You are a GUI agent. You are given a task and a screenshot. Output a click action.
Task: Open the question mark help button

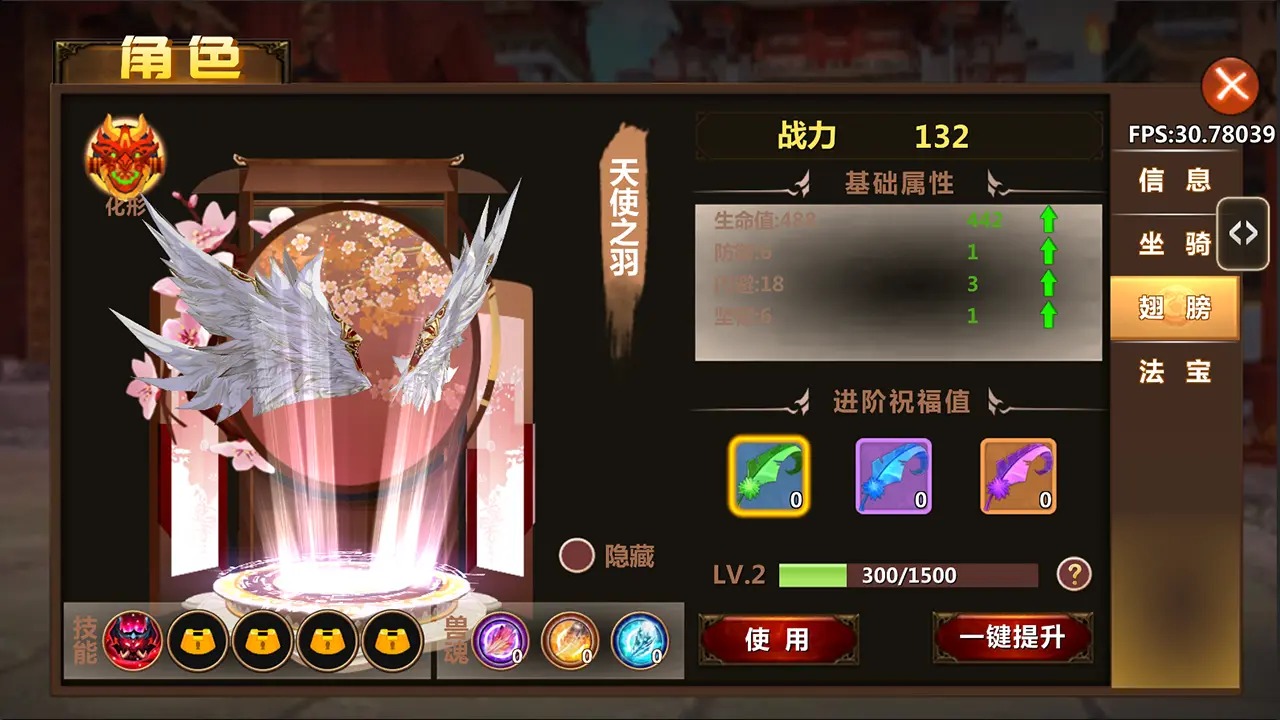click(1072, 573)
